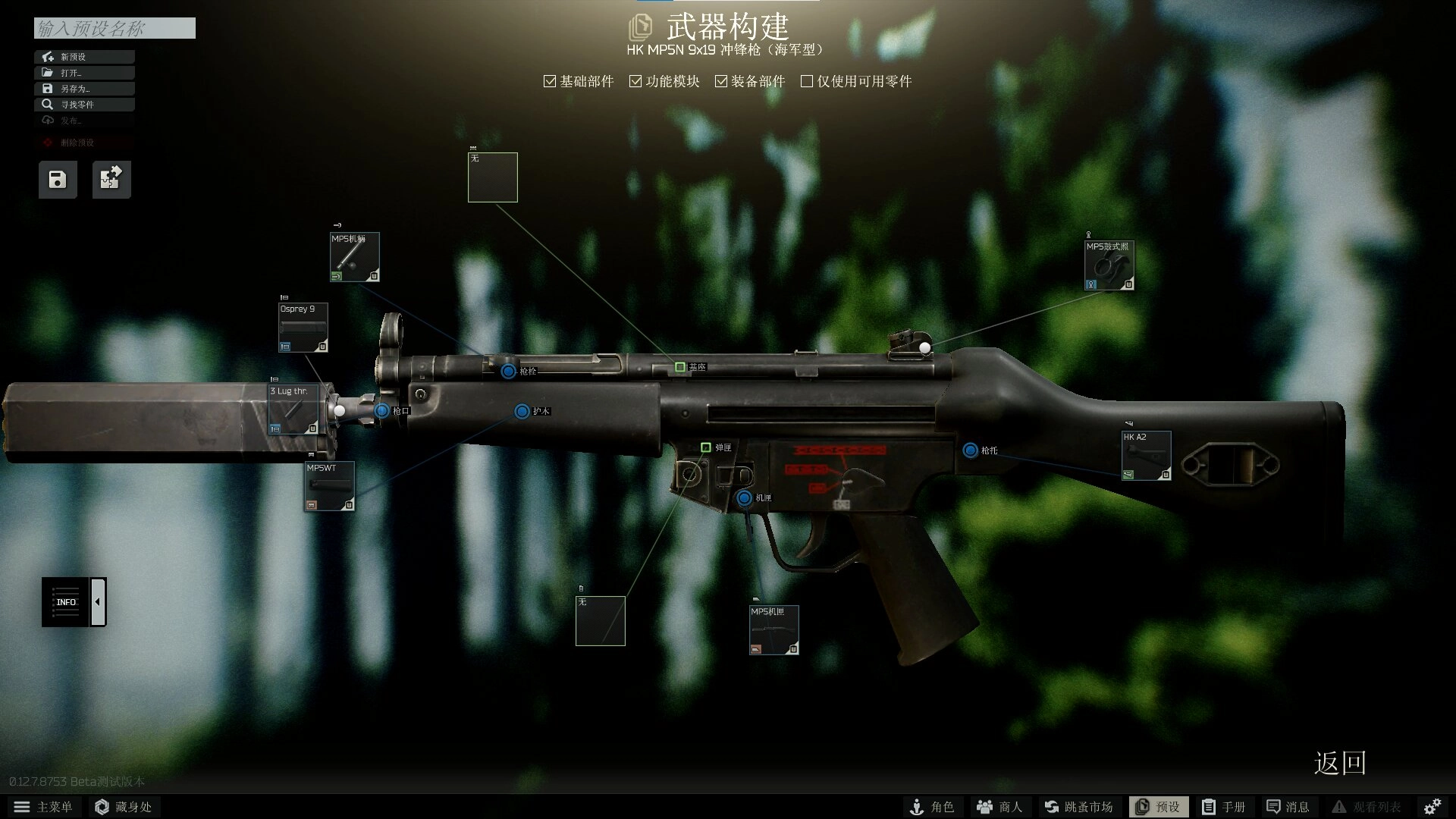The height and width of the screenshot is (819, 1456).
Task: Toggle the 装备部件 checkbox
Action: tap(721, 81)
